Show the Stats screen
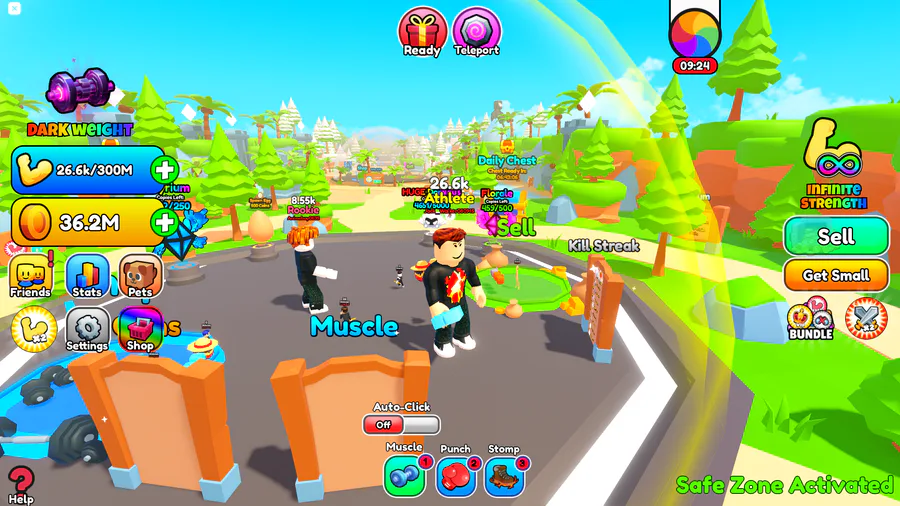 87,276
